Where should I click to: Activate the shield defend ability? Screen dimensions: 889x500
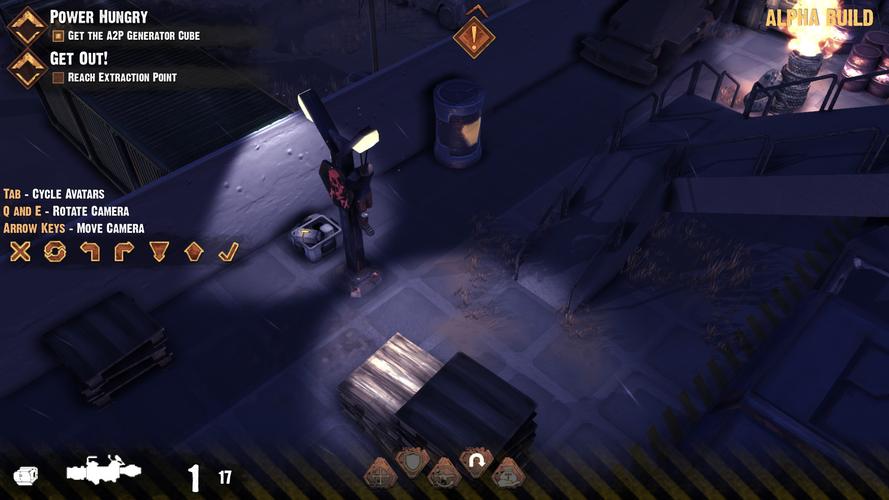pyautogui.click(x=412, y=461)
